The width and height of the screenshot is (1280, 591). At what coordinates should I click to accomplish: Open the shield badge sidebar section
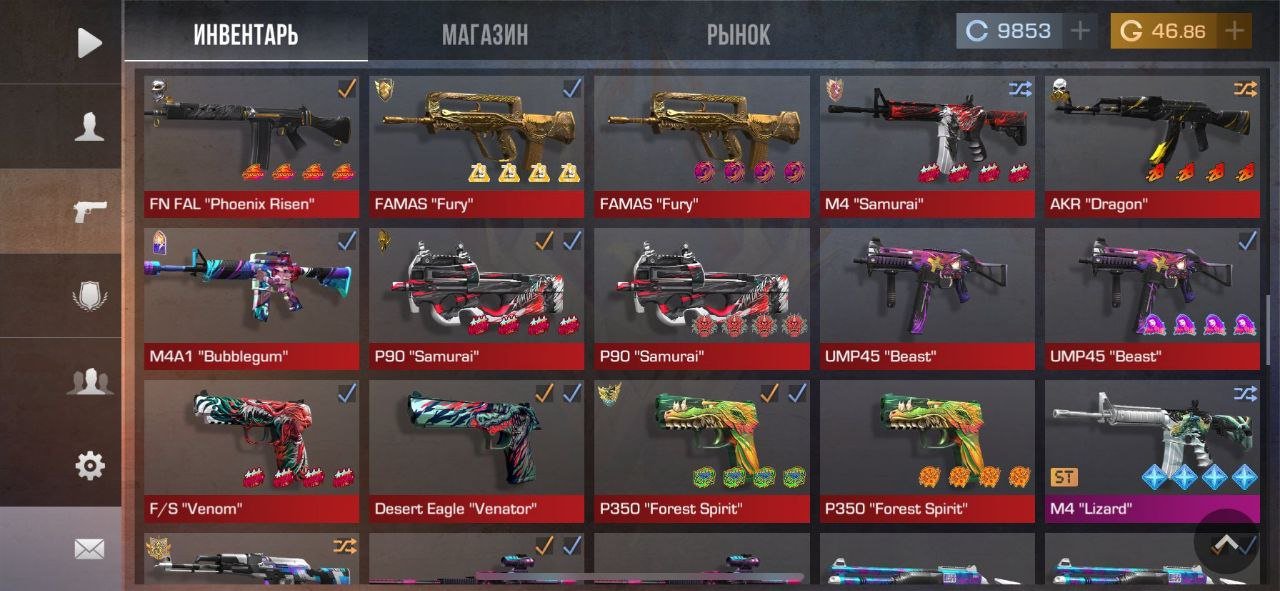(90, 296)
